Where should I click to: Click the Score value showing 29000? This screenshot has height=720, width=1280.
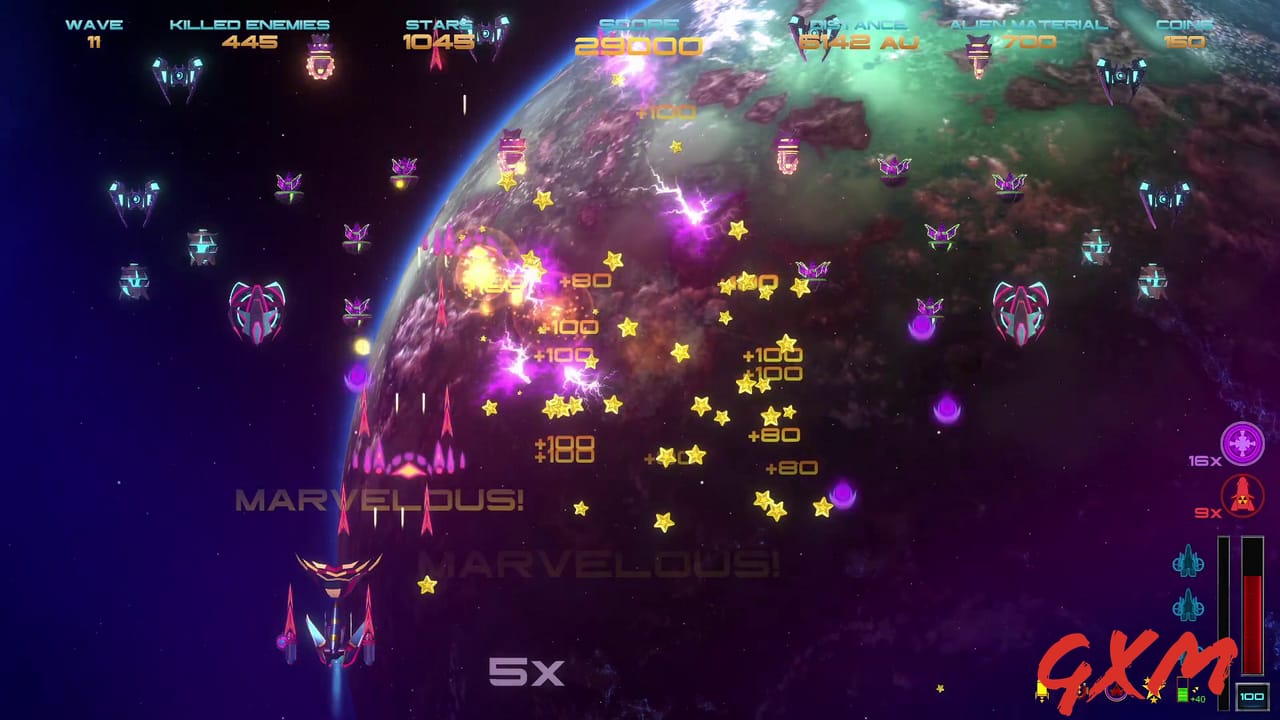pos(637,45)
